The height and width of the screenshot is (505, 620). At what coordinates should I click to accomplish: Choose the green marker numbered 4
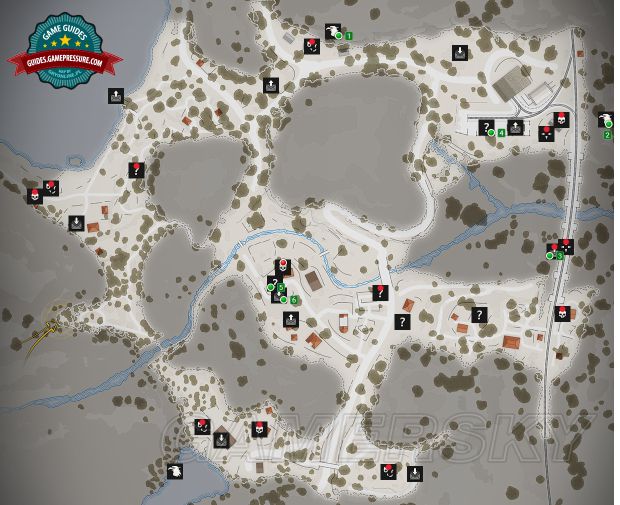[x=501, y=132]
